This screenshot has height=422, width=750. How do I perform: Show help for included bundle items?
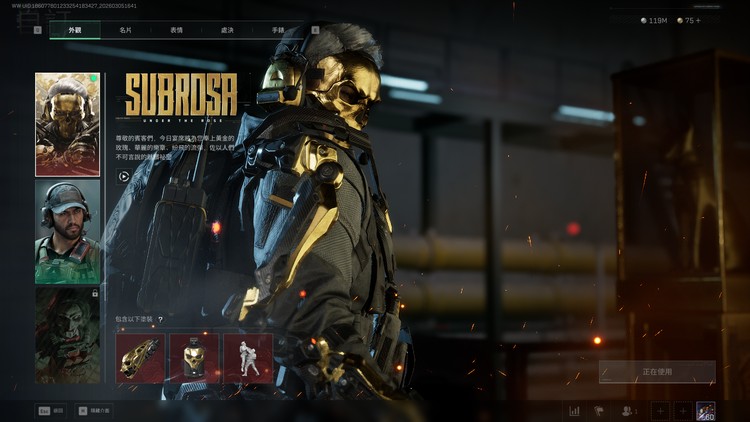tap(160, 320)
